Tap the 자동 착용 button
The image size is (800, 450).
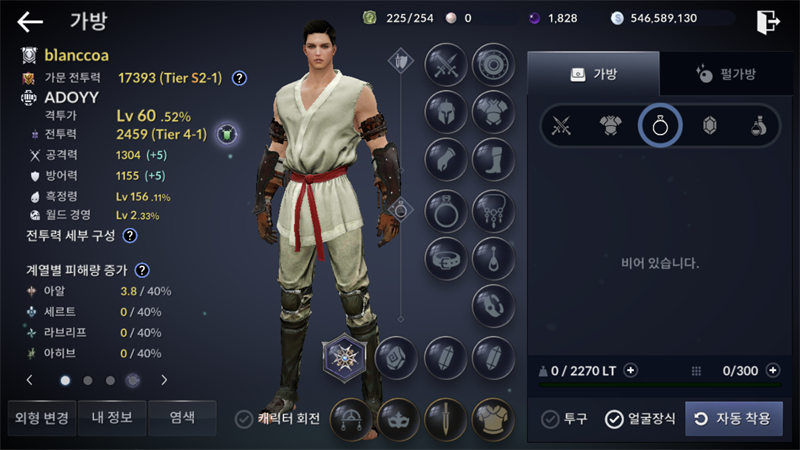[733, 419]
